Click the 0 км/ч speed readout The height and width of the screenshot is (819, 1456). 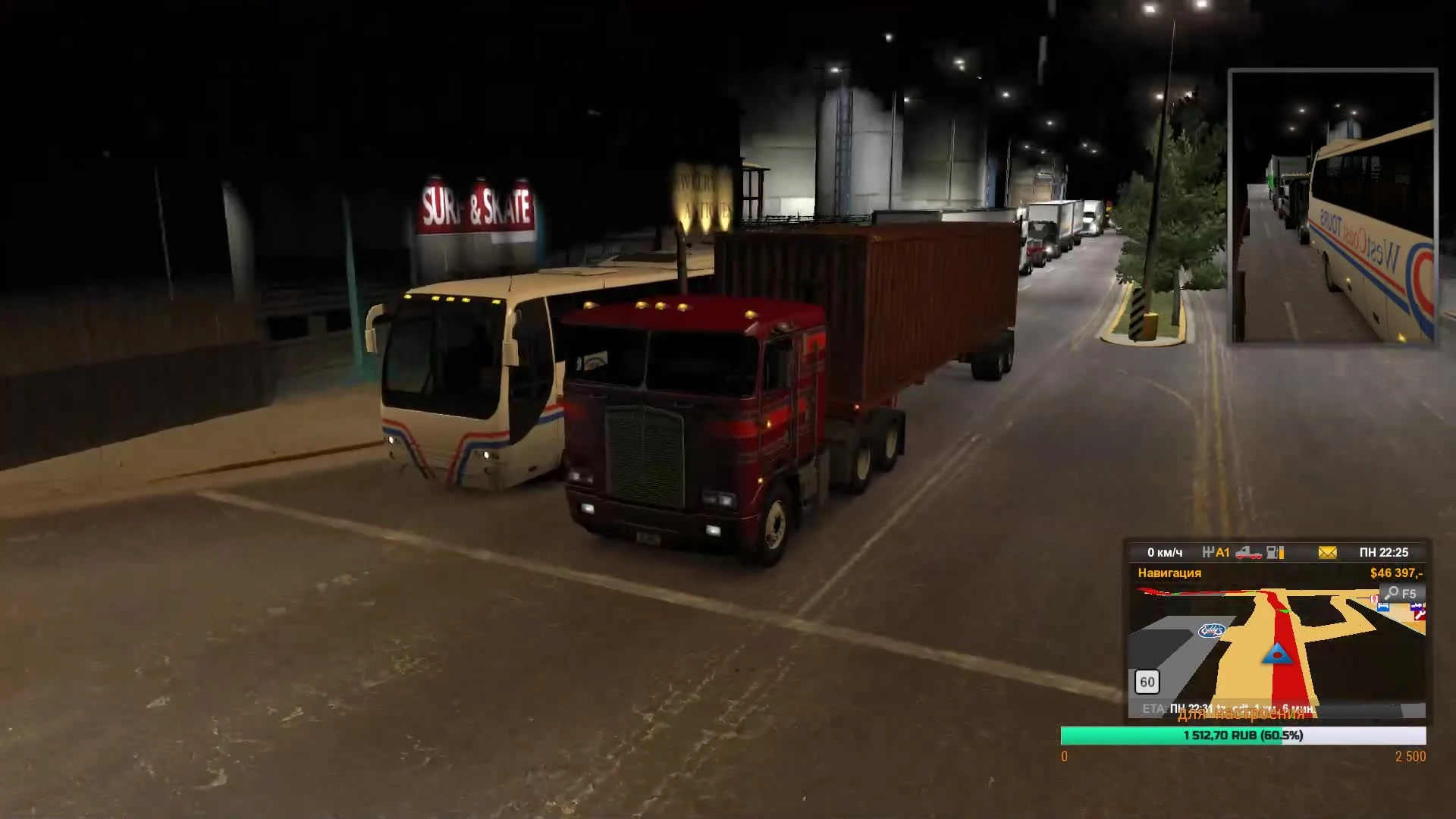point(1166,552)
